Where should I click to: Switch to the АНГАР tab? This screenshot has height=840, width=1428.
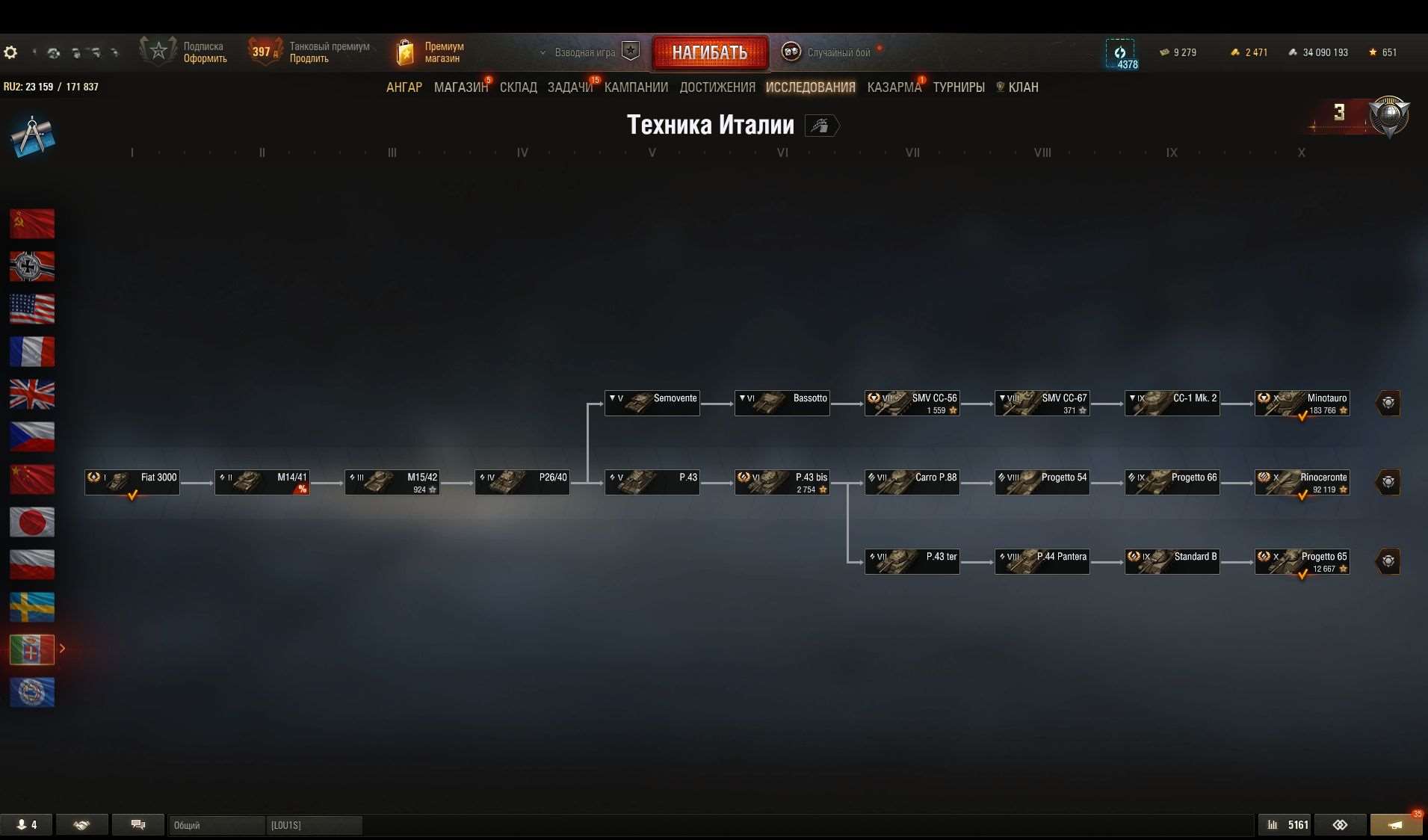pyautogui.click(x=404, y=87)
